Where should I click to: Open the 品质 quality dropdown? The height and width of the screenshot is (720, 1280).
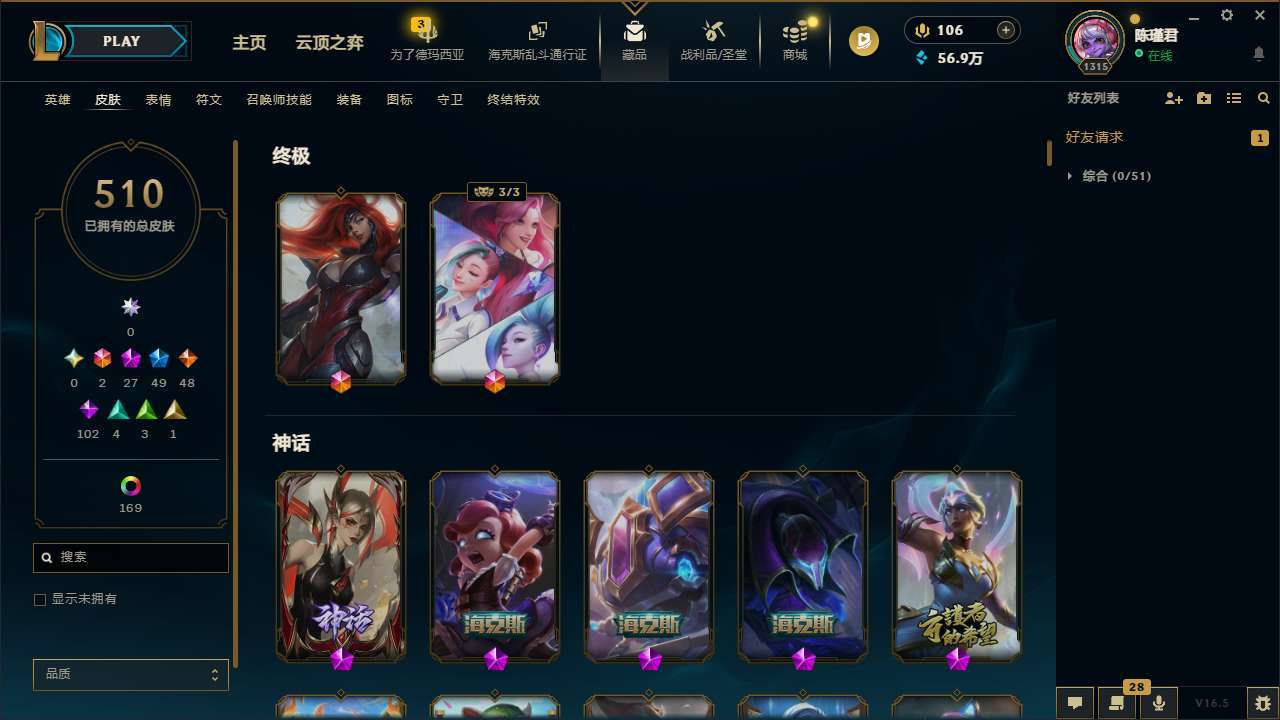(x=130, y=674)
